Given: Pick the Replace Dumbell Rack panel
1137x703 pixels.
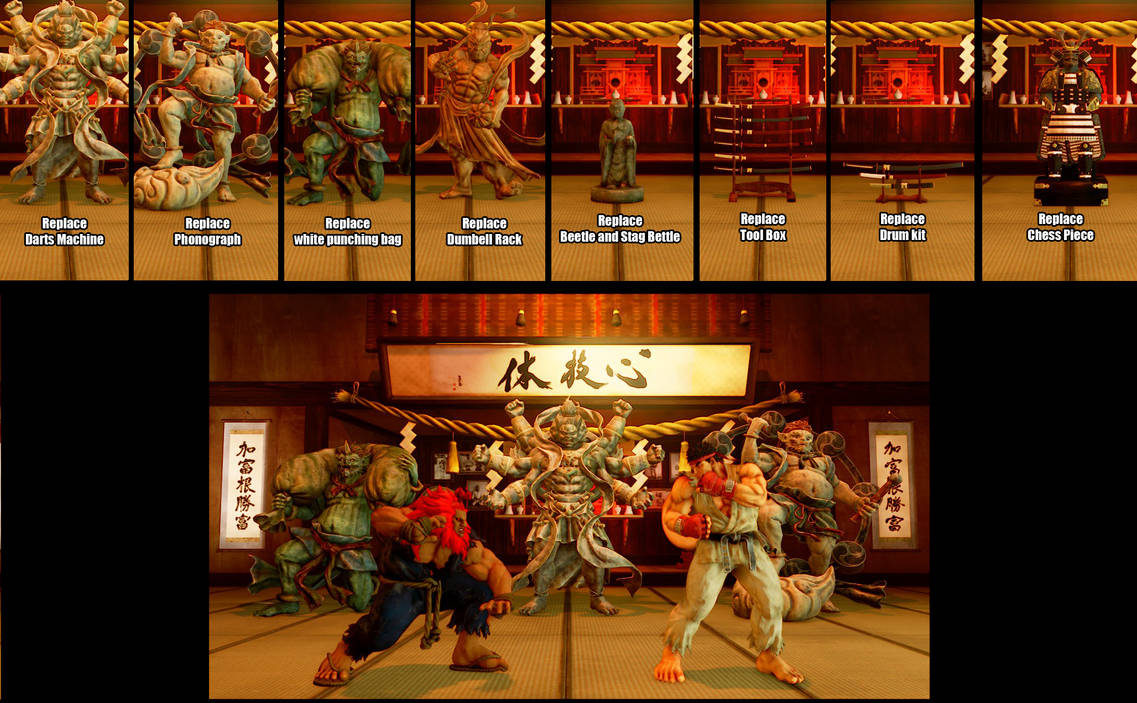Looking at the screenshot, I should click(480, 140).
